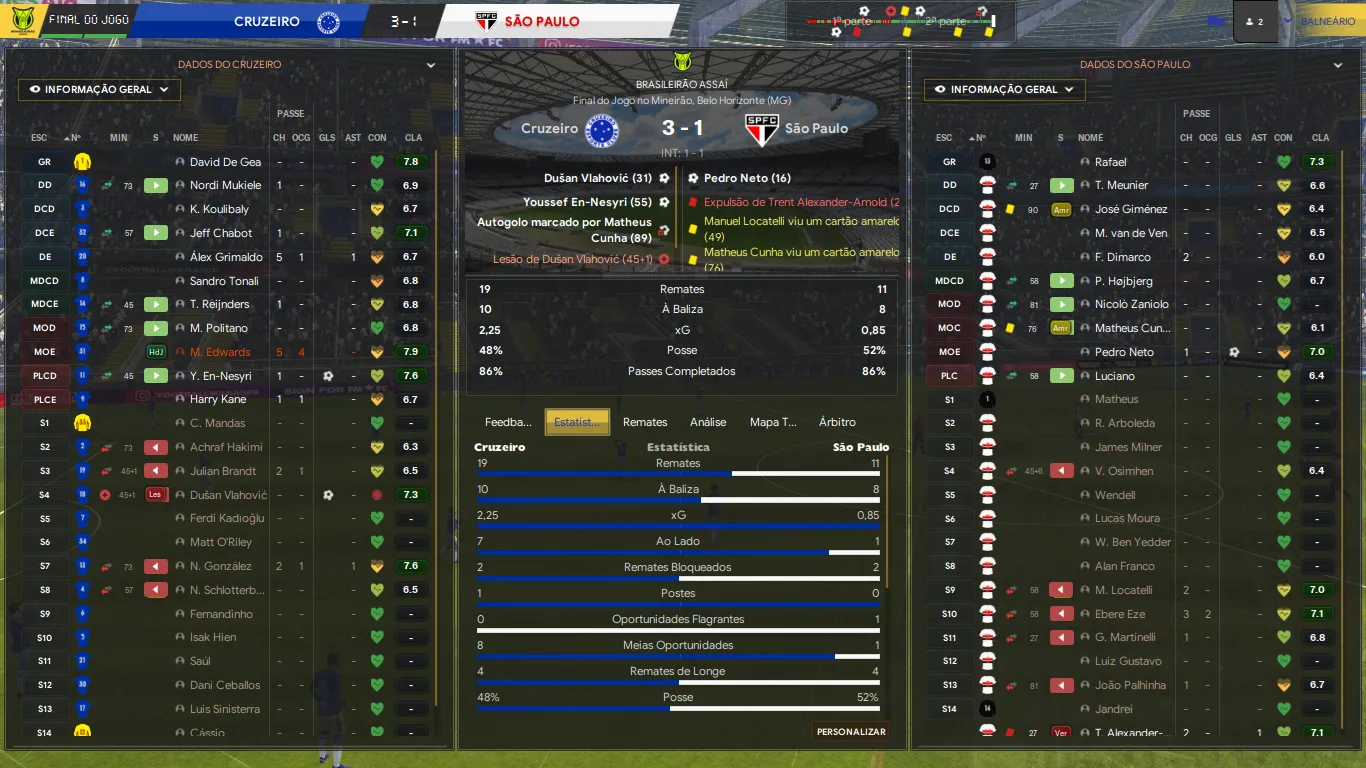Select K. Koulibaly player row
This screenshot has width=1366, height=768.
(x=219, y=209)
